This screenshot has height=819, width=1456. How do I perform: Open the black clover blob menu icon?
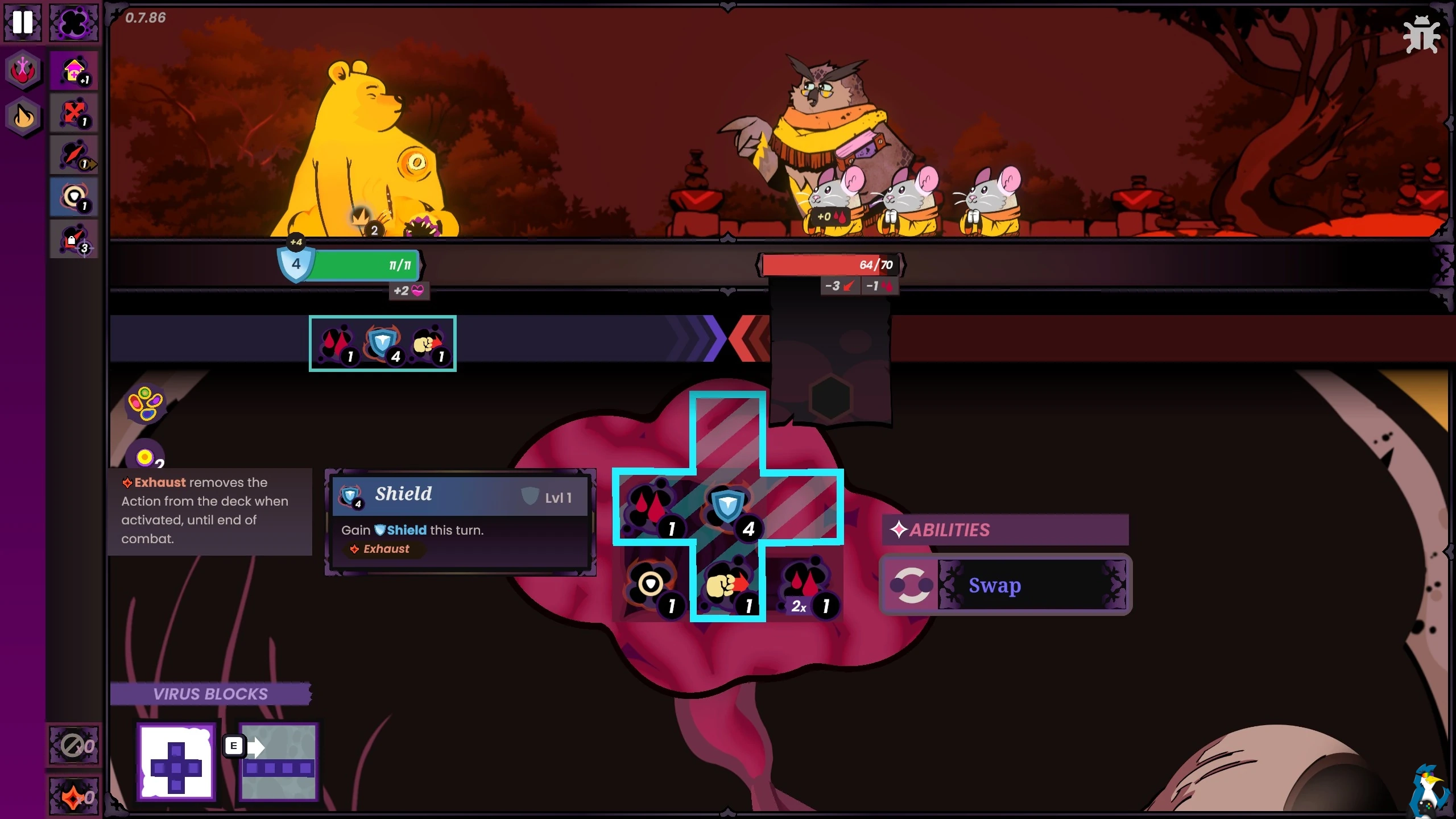74,23
